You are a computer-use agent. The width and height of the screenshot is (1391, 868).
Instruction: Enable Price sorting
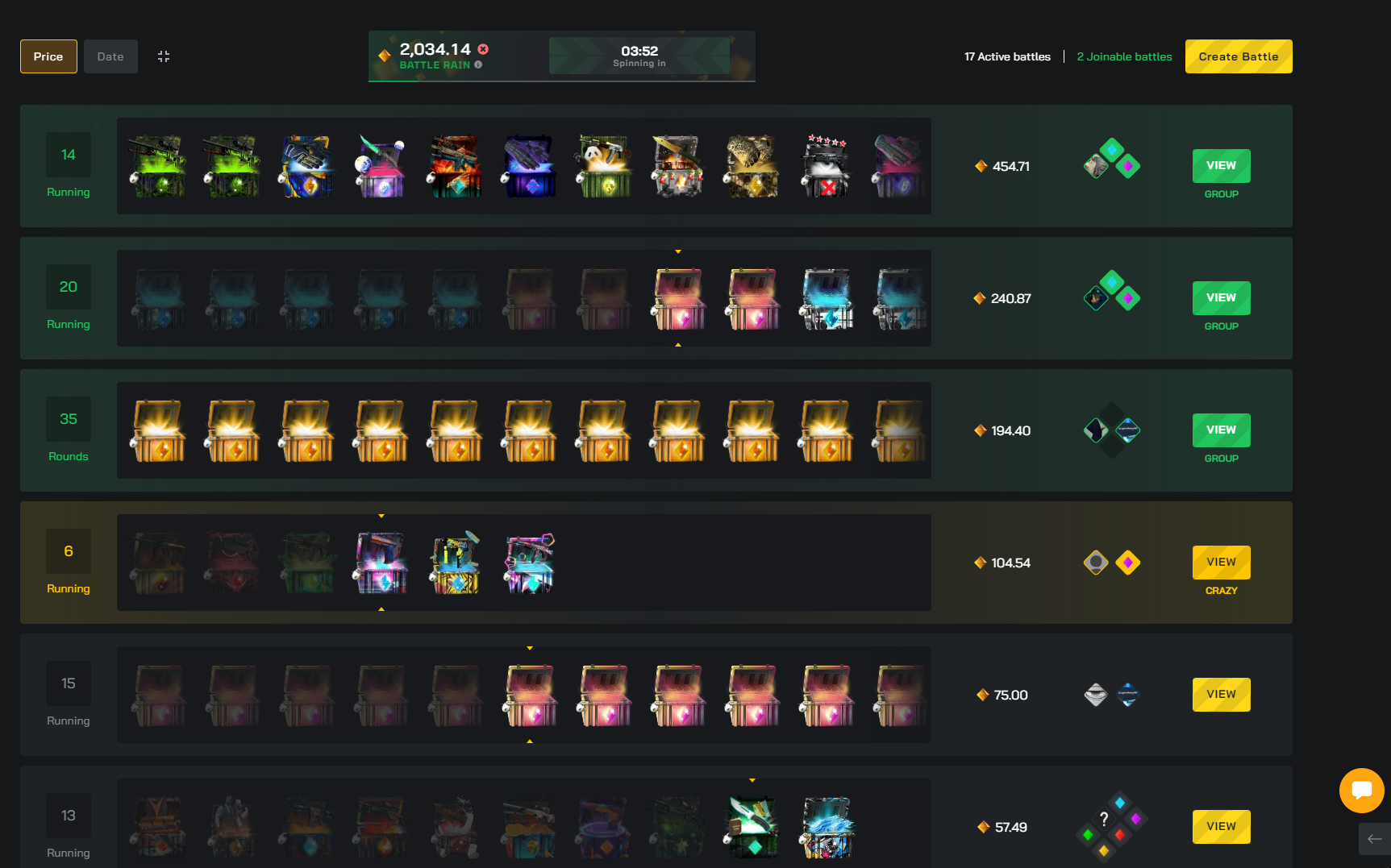pyautogui.click(x=48, y=56)
